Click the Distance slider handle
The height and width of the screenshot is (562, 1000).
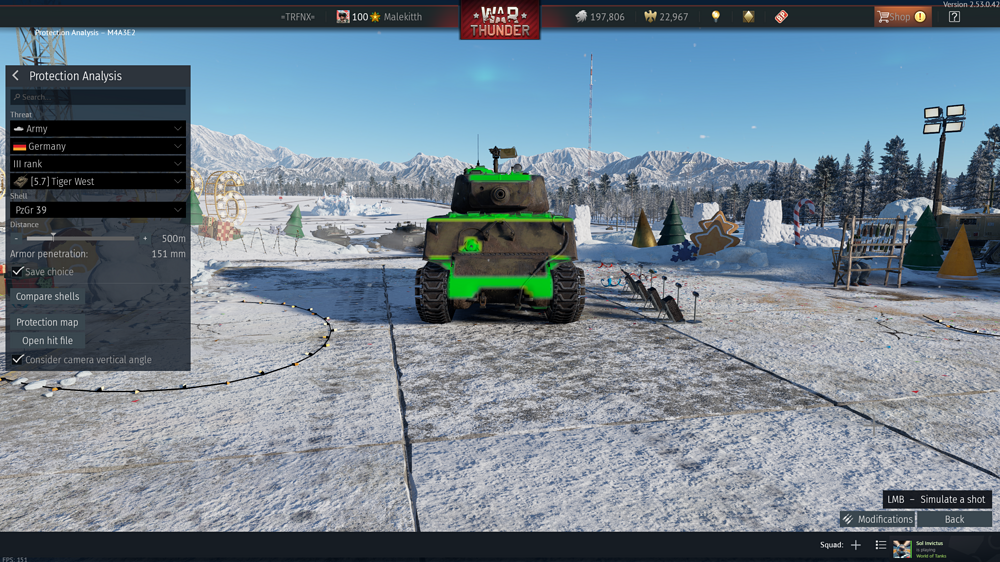[x=53, y=238]
